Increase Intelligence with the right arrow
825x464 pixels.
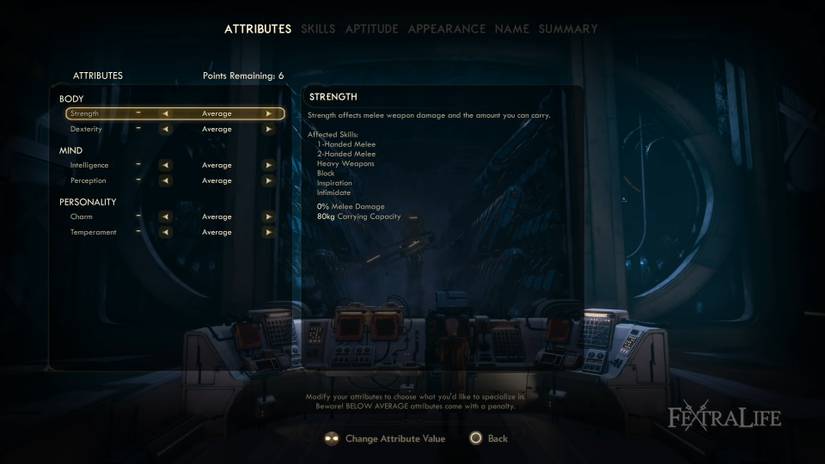point(268,165)
